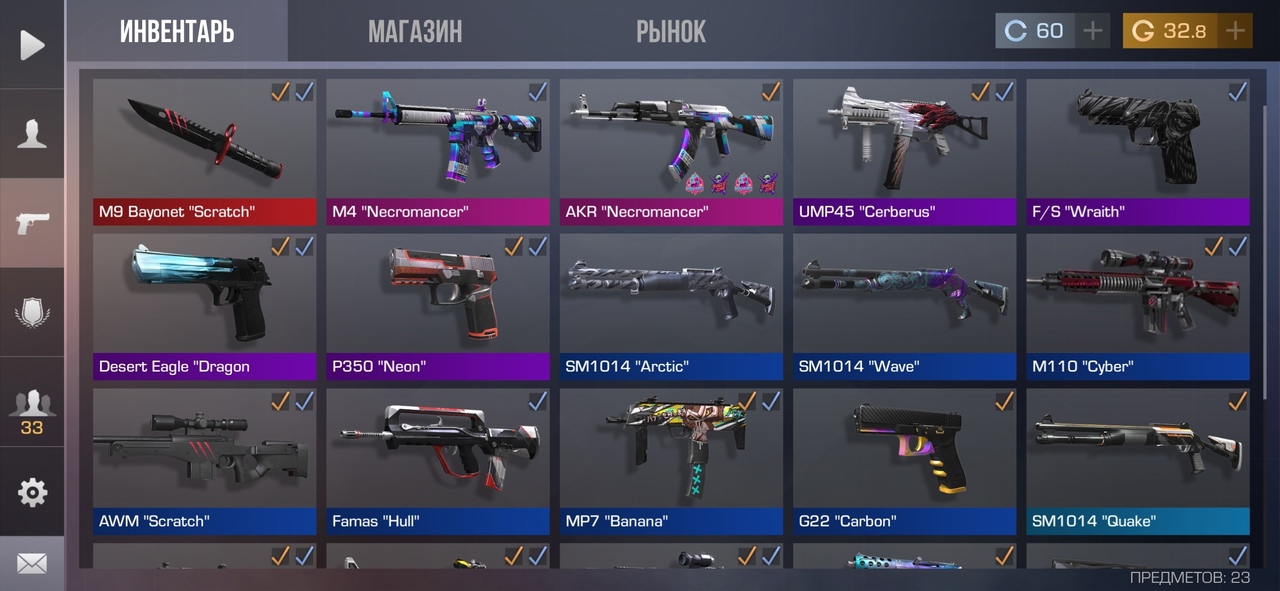Open settings via the gear icon

coord(32,492)
